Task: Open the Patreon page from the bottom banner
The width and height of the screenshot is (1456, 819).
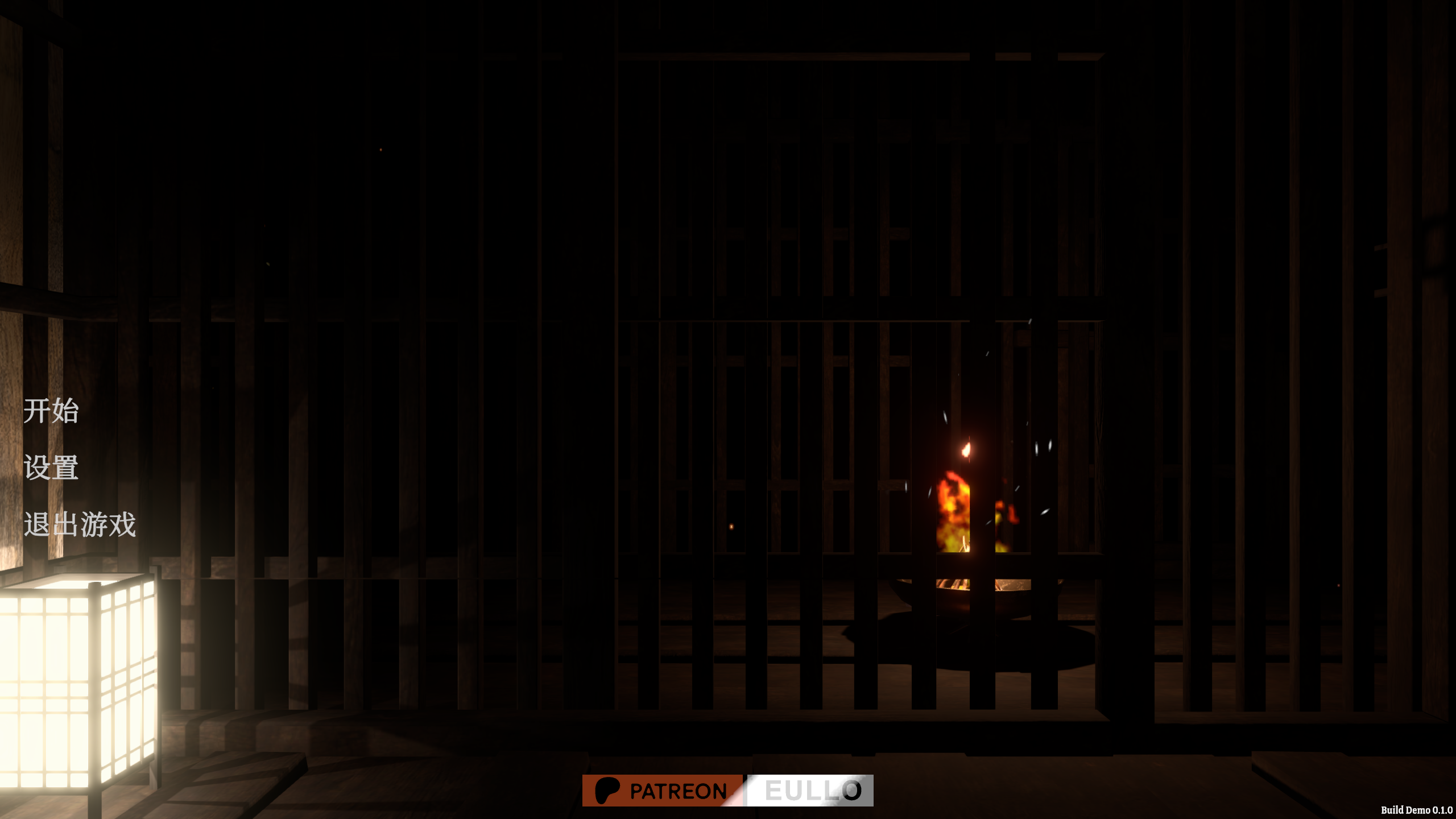Action: click(x=663, y=791)
